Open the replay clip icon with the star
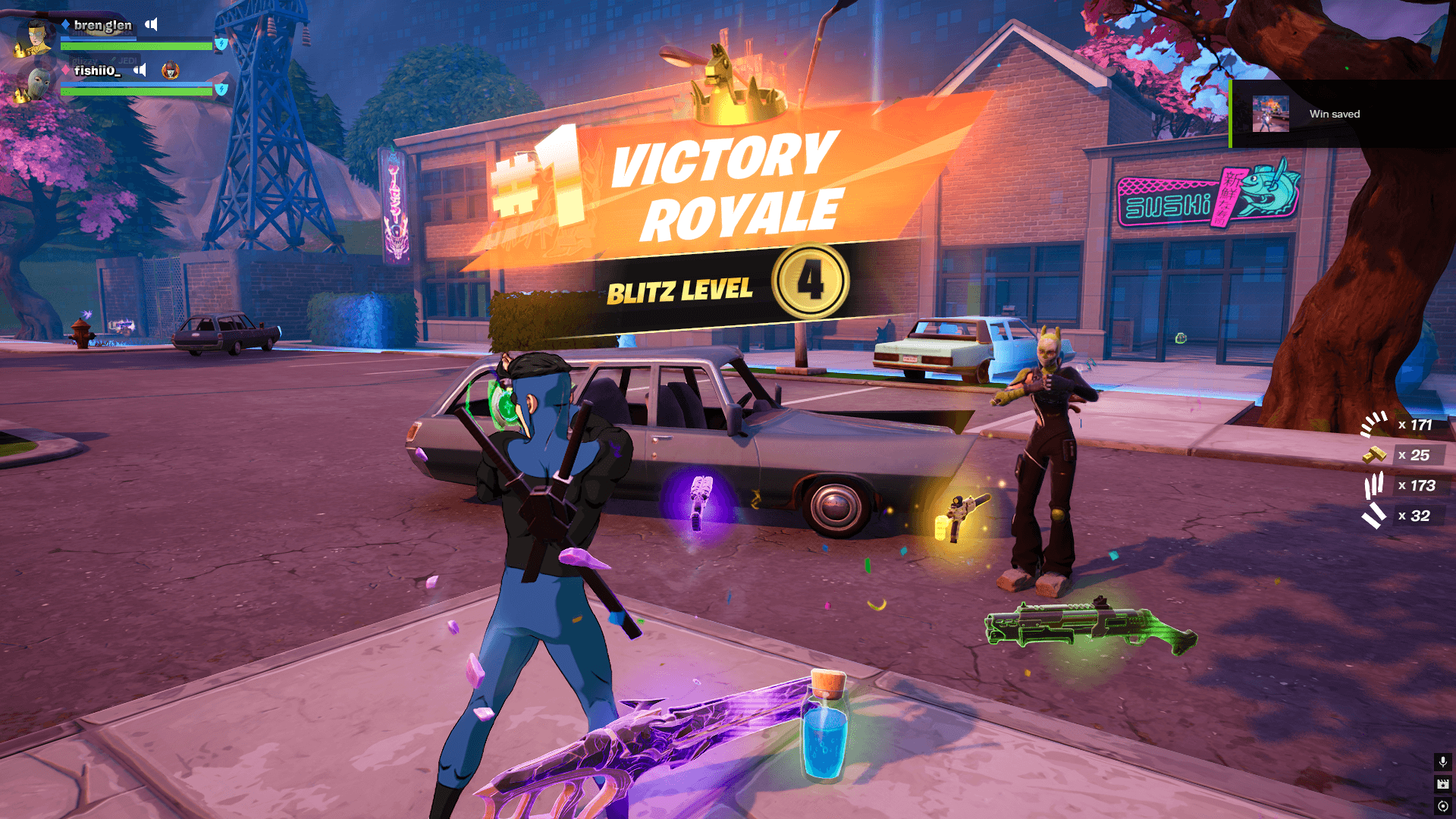Image resolution: width=1456 pixels, height=819 pixels. click(x=1443, y=784)
